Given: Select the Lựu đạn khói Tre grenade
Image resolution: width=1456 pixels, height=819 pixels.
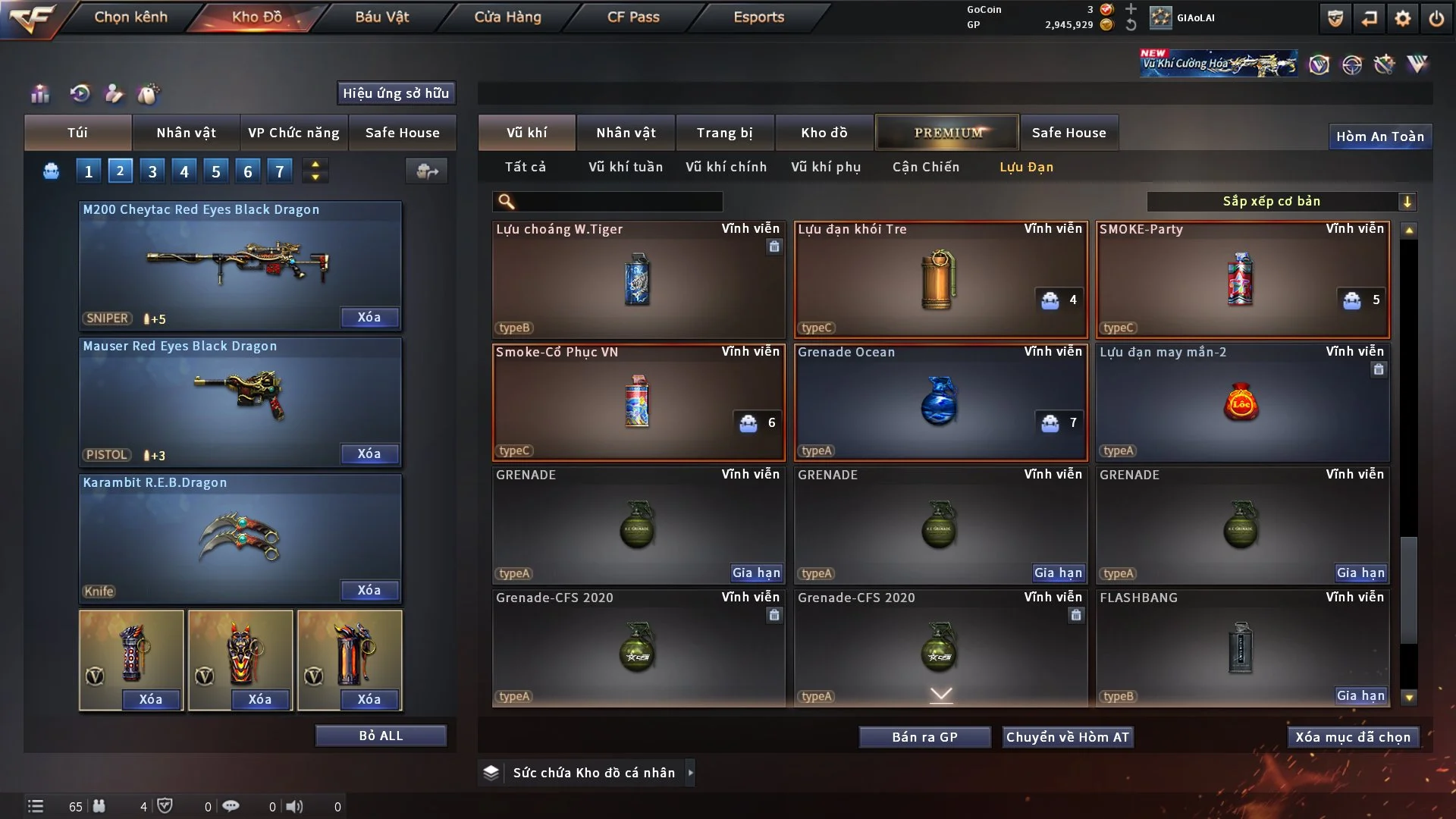Looking at the screenshot, I should pyautogui.click(x=940, y=279).
